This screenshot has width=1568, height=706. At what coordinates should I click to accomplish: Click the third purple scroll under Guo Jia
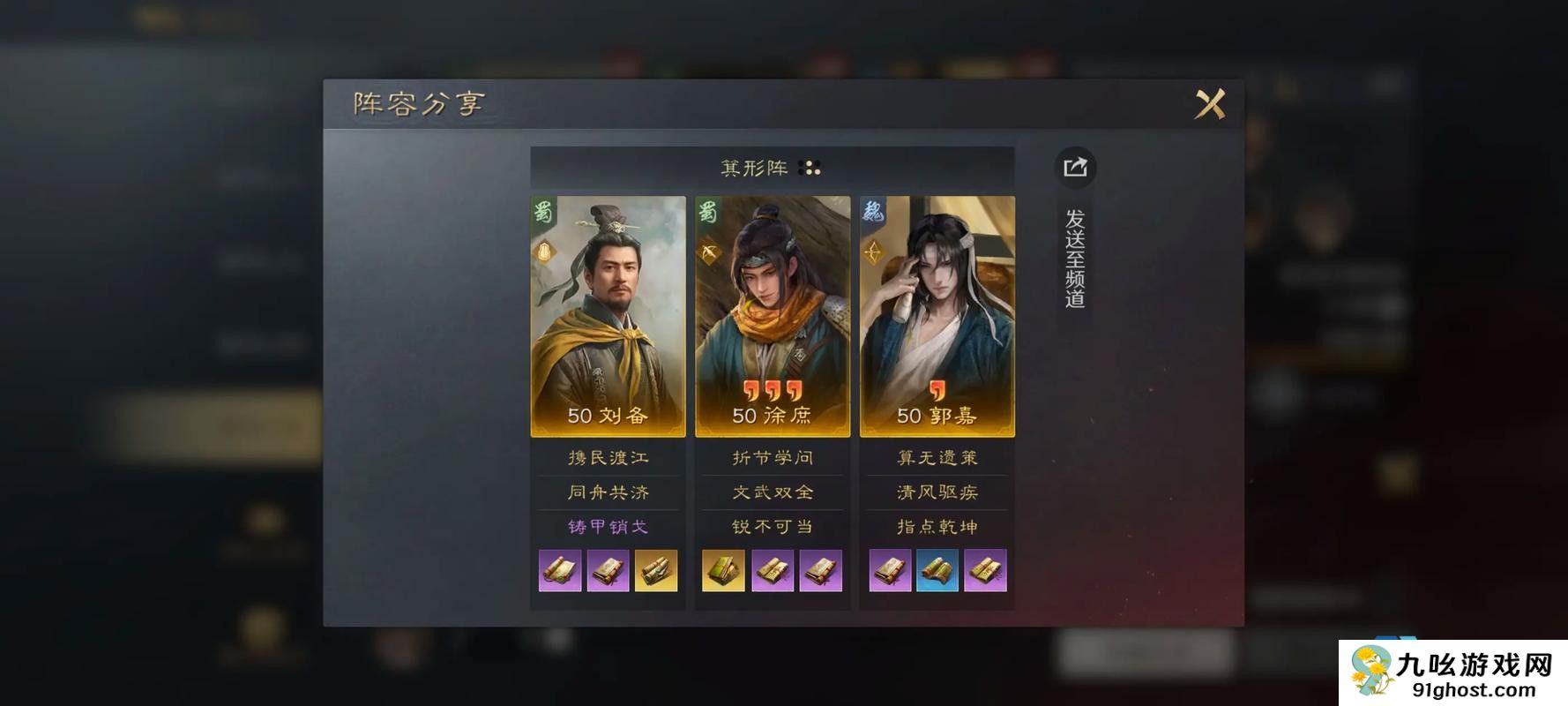pos(985,571)
